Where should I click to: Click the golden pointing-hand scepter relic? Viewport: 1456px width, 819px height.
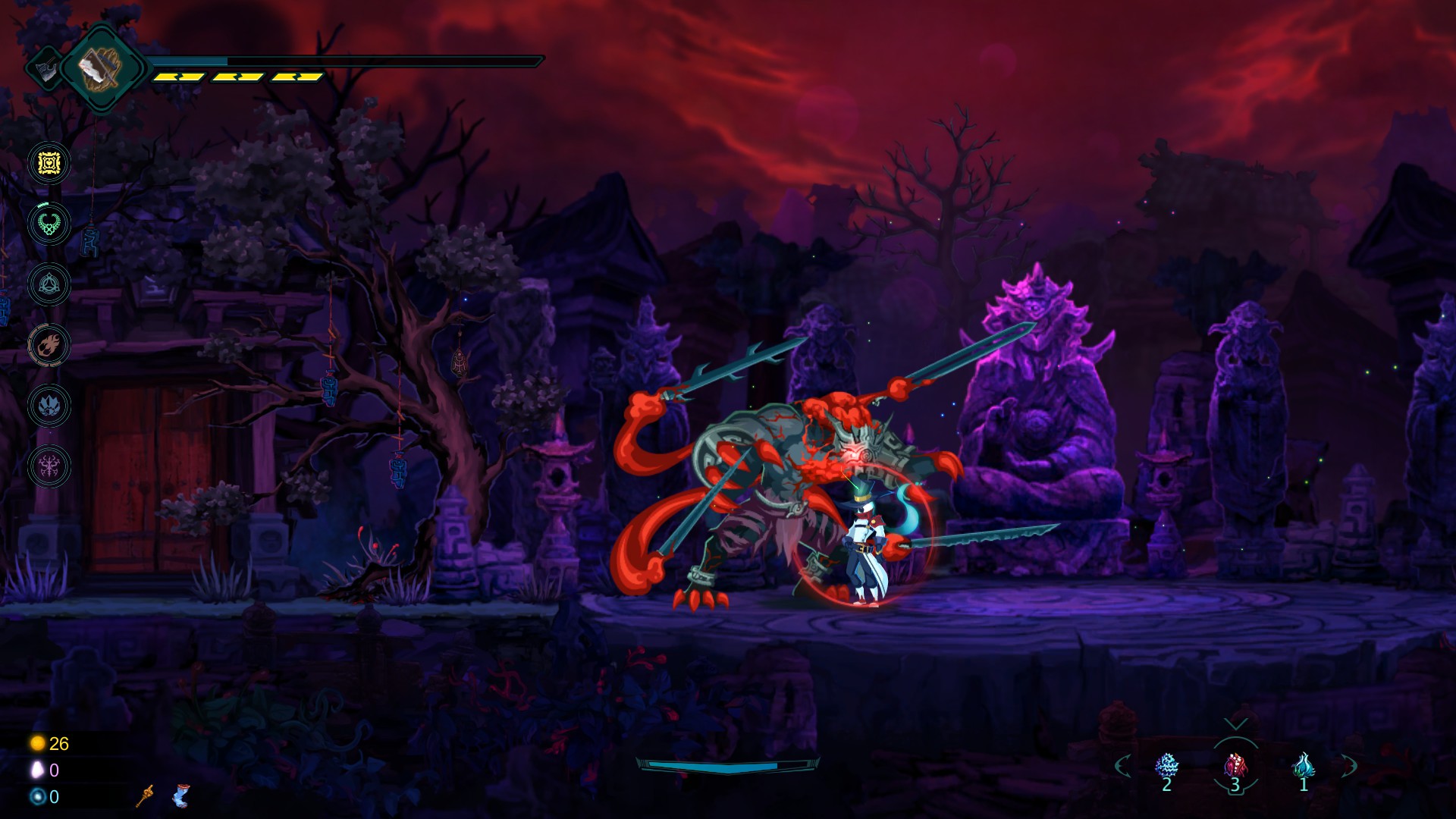click(x=145, y=795)
